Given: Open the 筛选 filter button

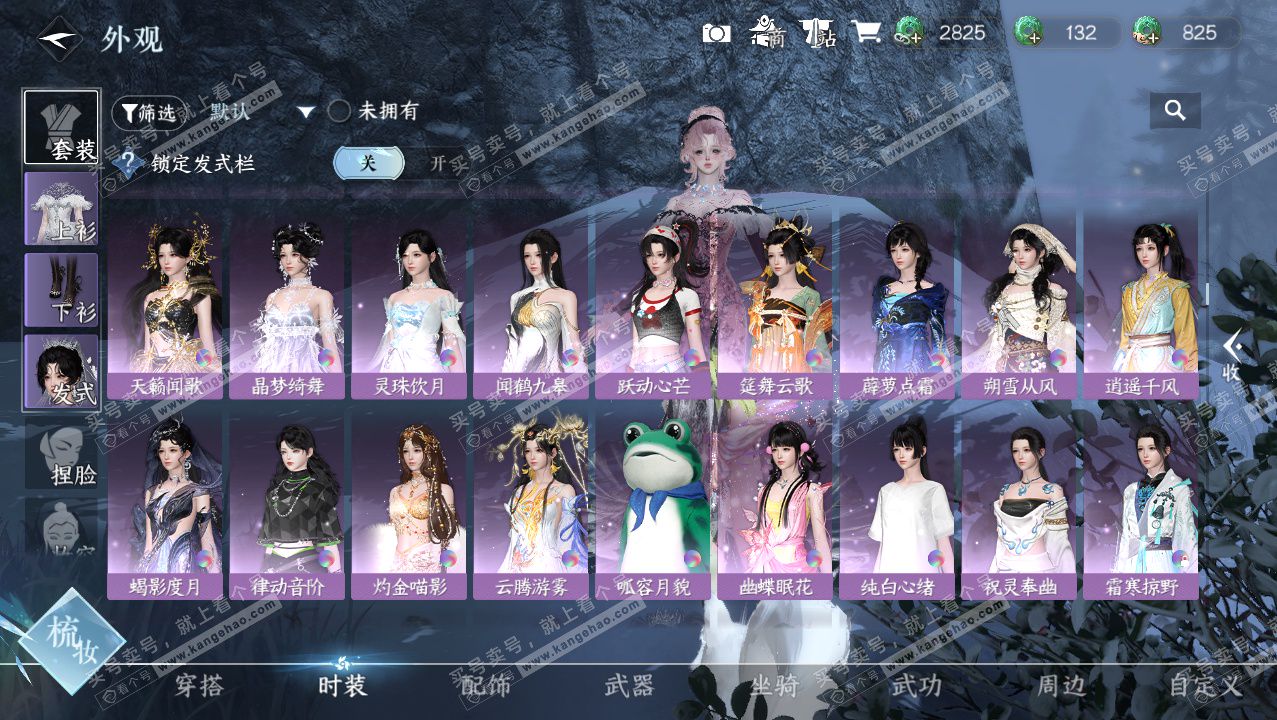Looking at the screenshot, I should click(149, 113).
